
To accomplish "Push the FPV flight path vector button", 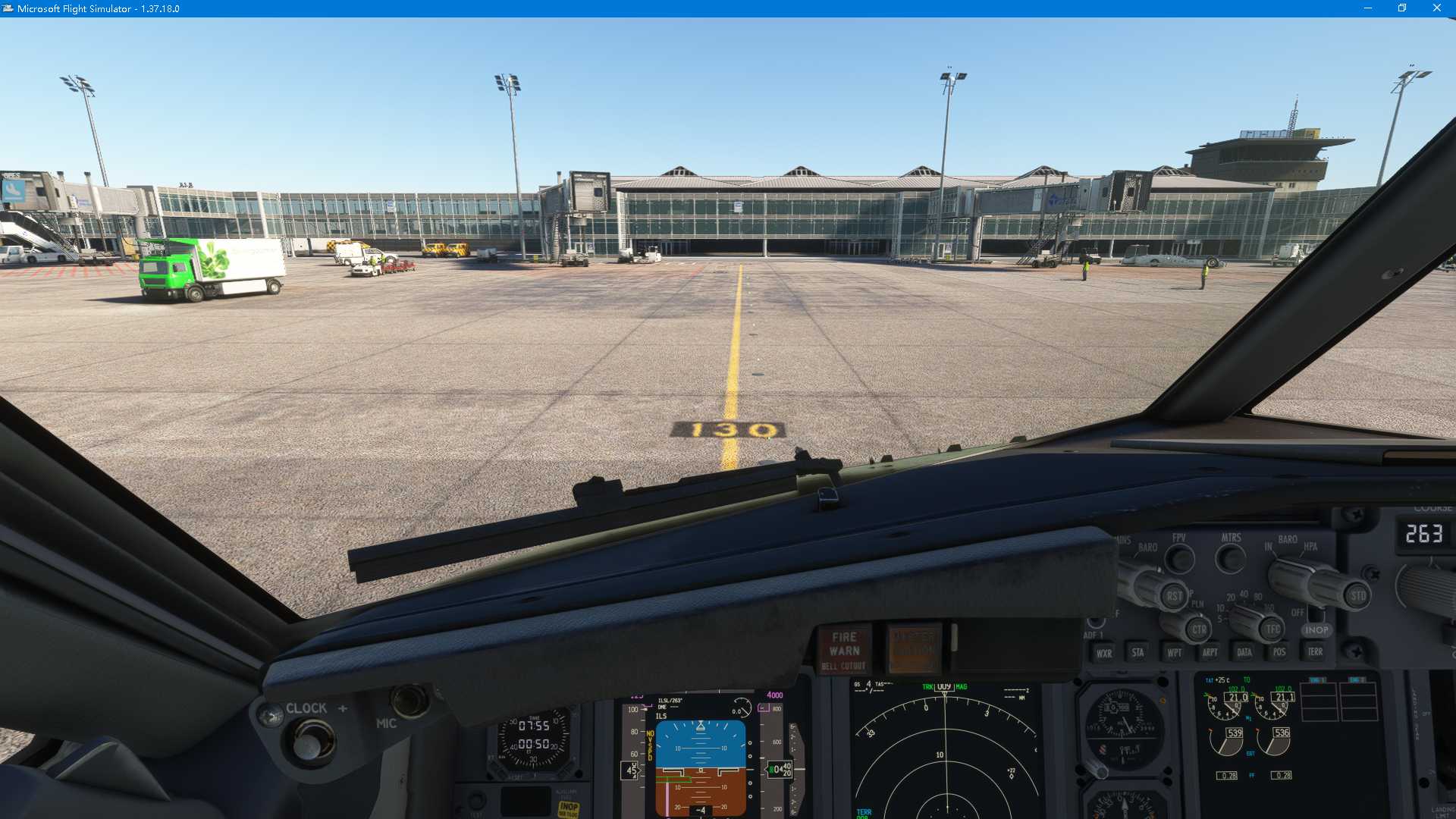I will coord(1178,558).
